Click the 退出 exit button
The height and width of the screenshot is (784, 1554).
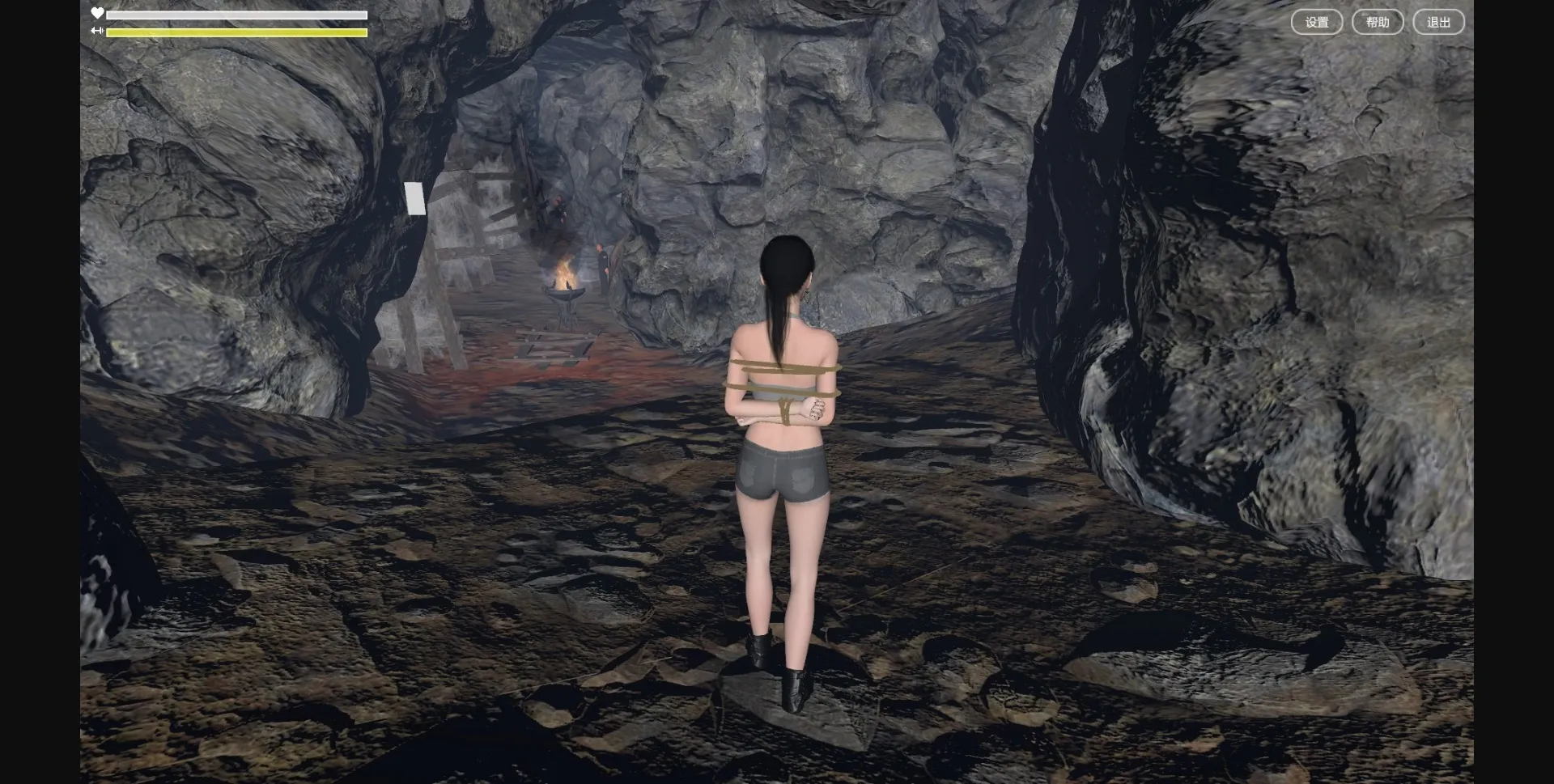(1437, 22)
